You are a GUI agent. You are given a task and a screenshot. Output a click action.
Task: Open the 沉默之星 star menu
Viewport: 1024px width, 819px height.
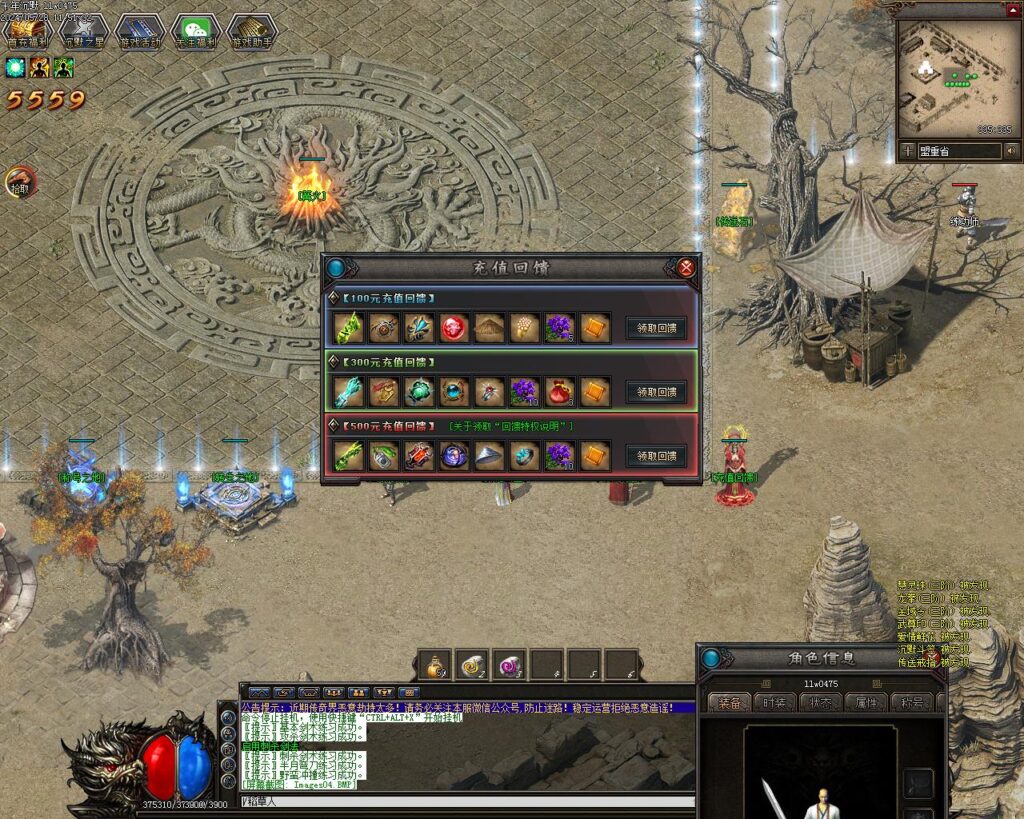[85, 33]
